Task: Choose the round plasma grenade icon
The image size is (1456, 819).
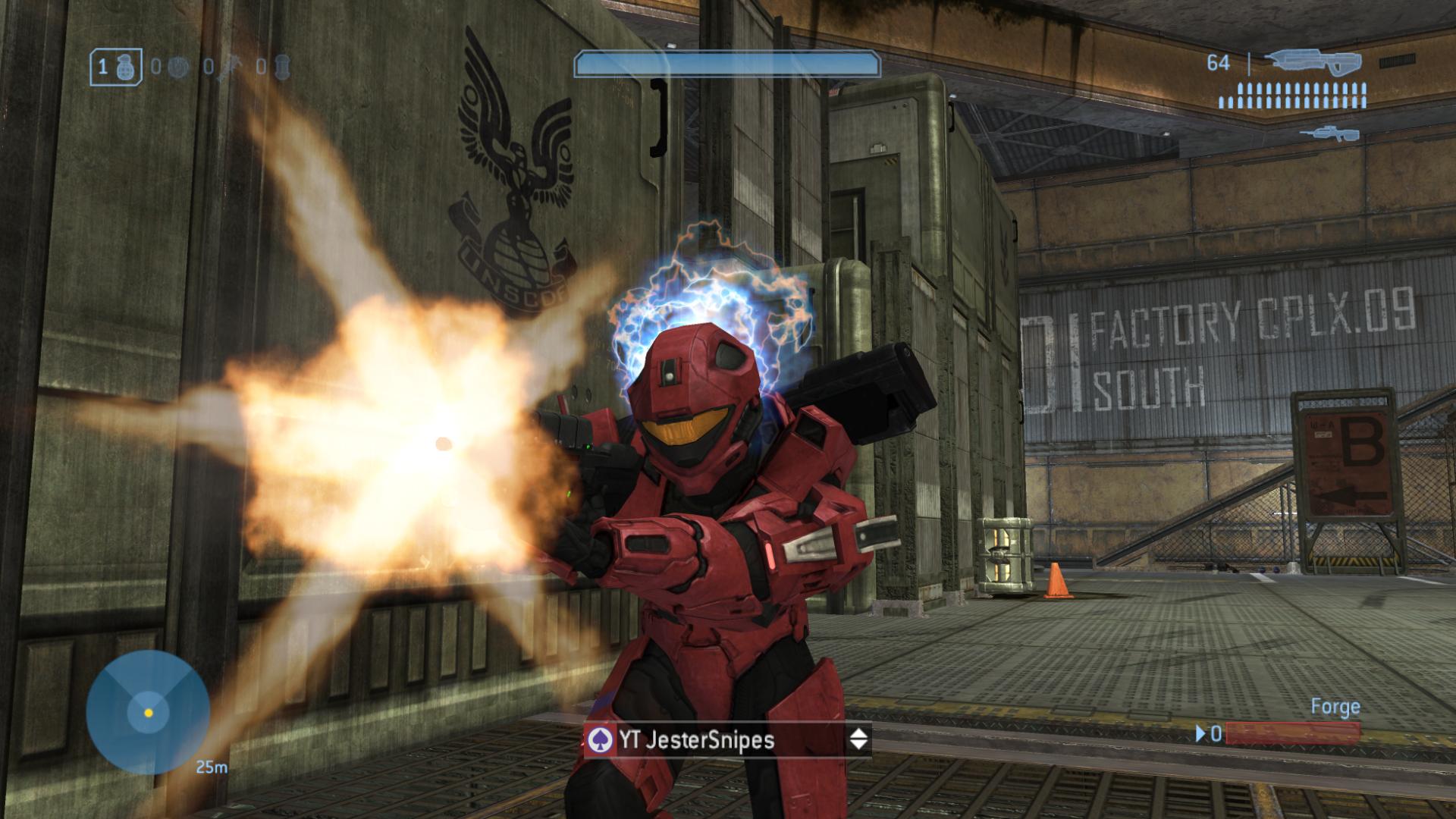Action: (177, 67)
